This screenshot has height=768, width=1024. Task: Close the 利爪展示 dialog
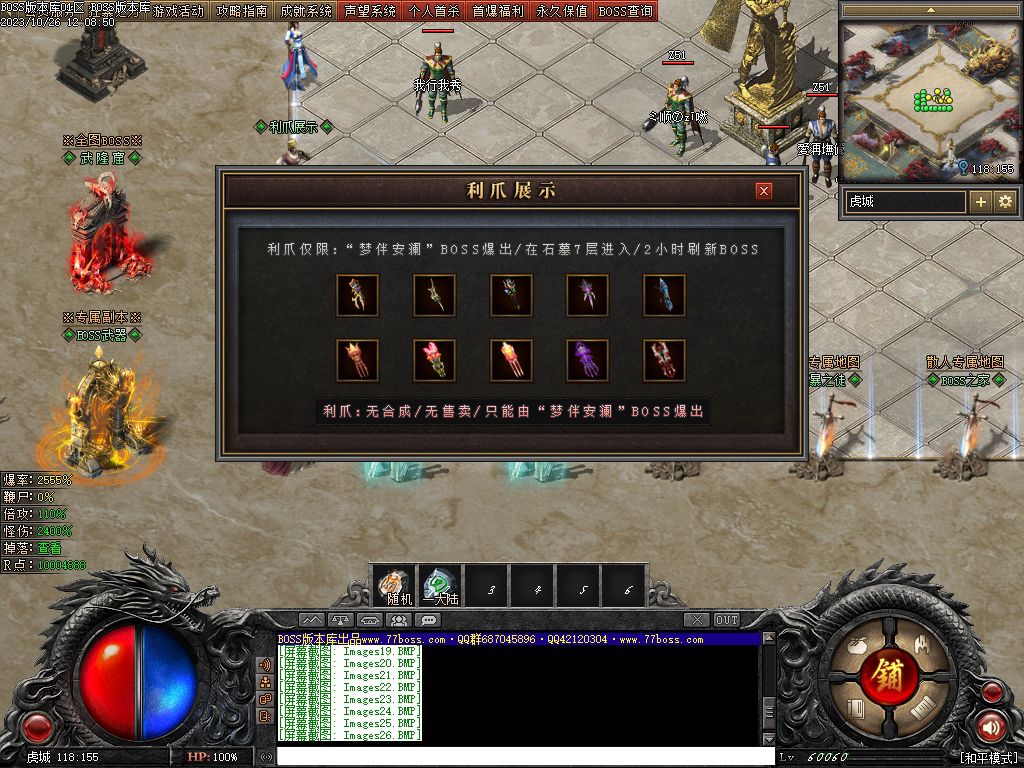(764, 191)
